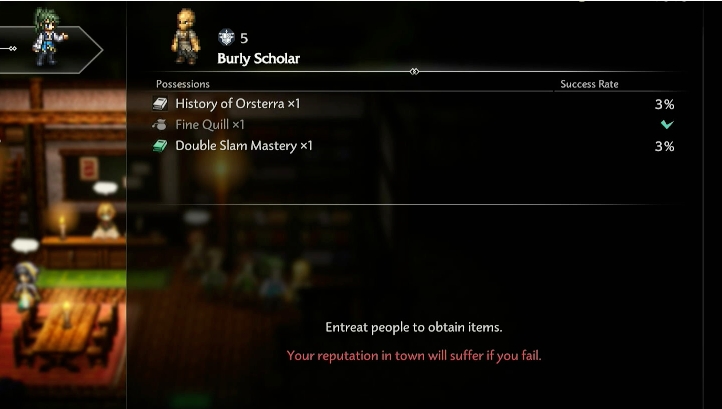The image size is (722, 409).
Task: Choose the Fine Quill possession entry
Action: point(210,125)
